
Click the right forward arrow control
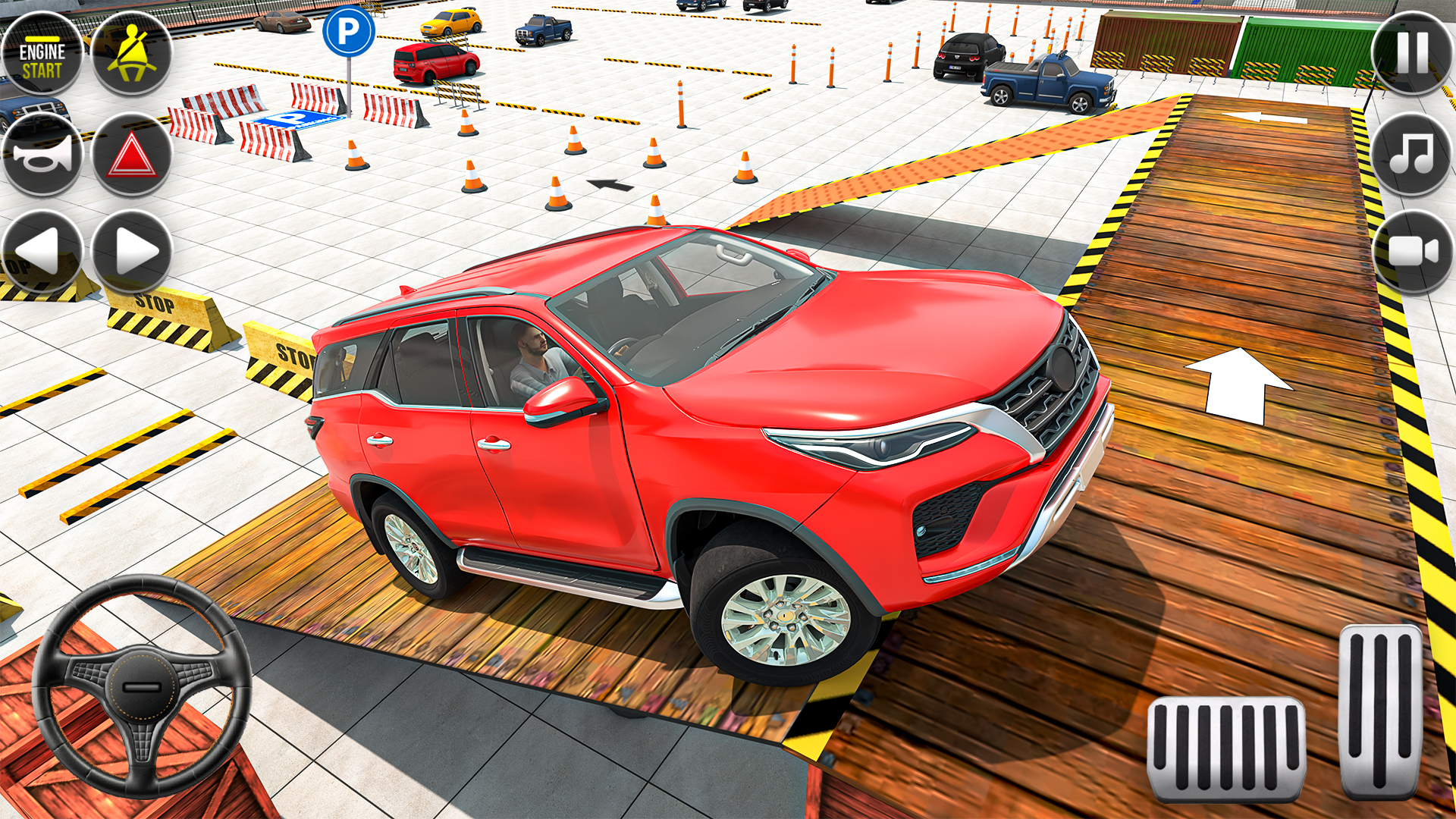(129, 250)
